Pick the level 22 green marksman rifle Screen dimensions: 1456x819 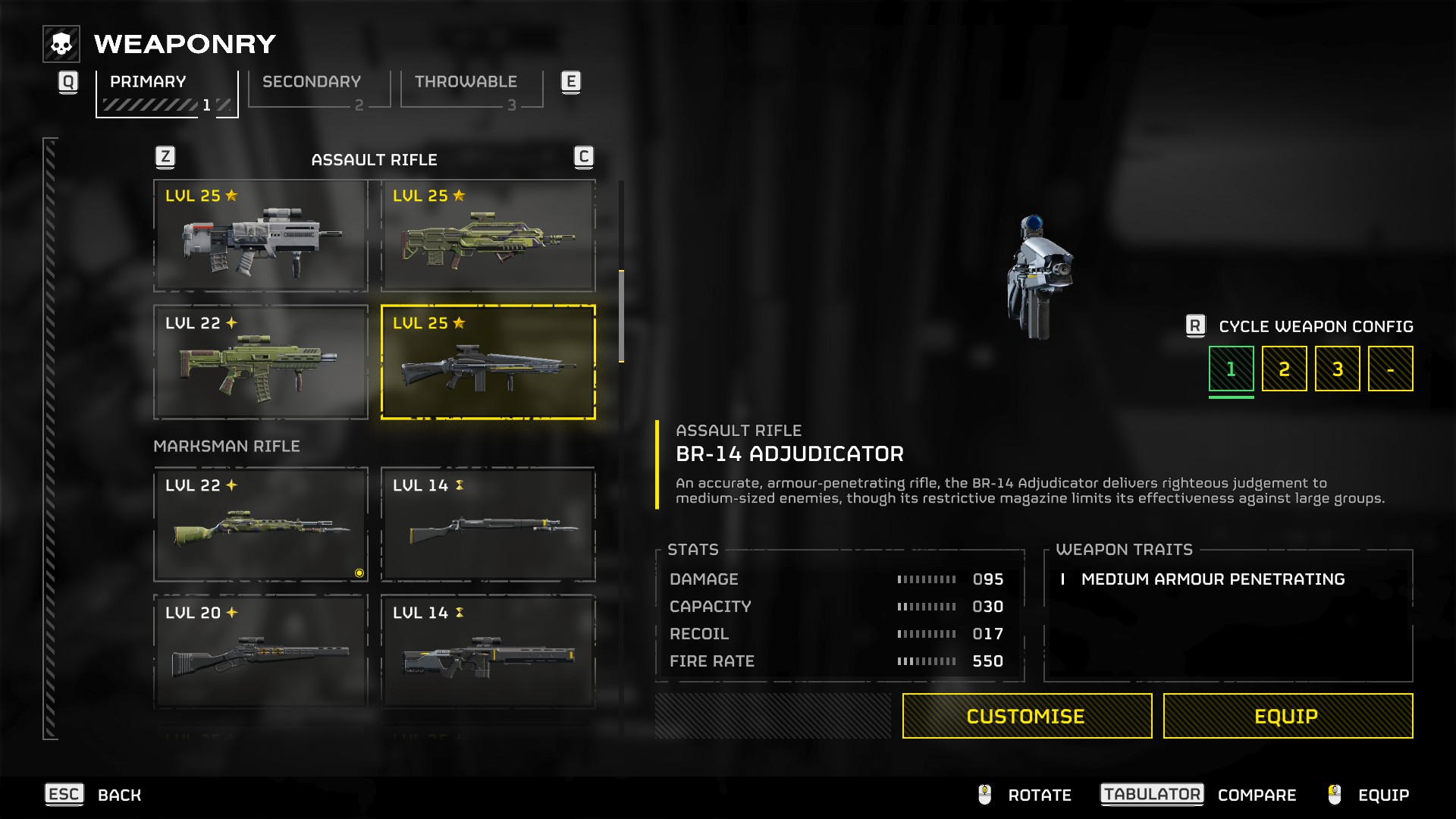[261, 525]
